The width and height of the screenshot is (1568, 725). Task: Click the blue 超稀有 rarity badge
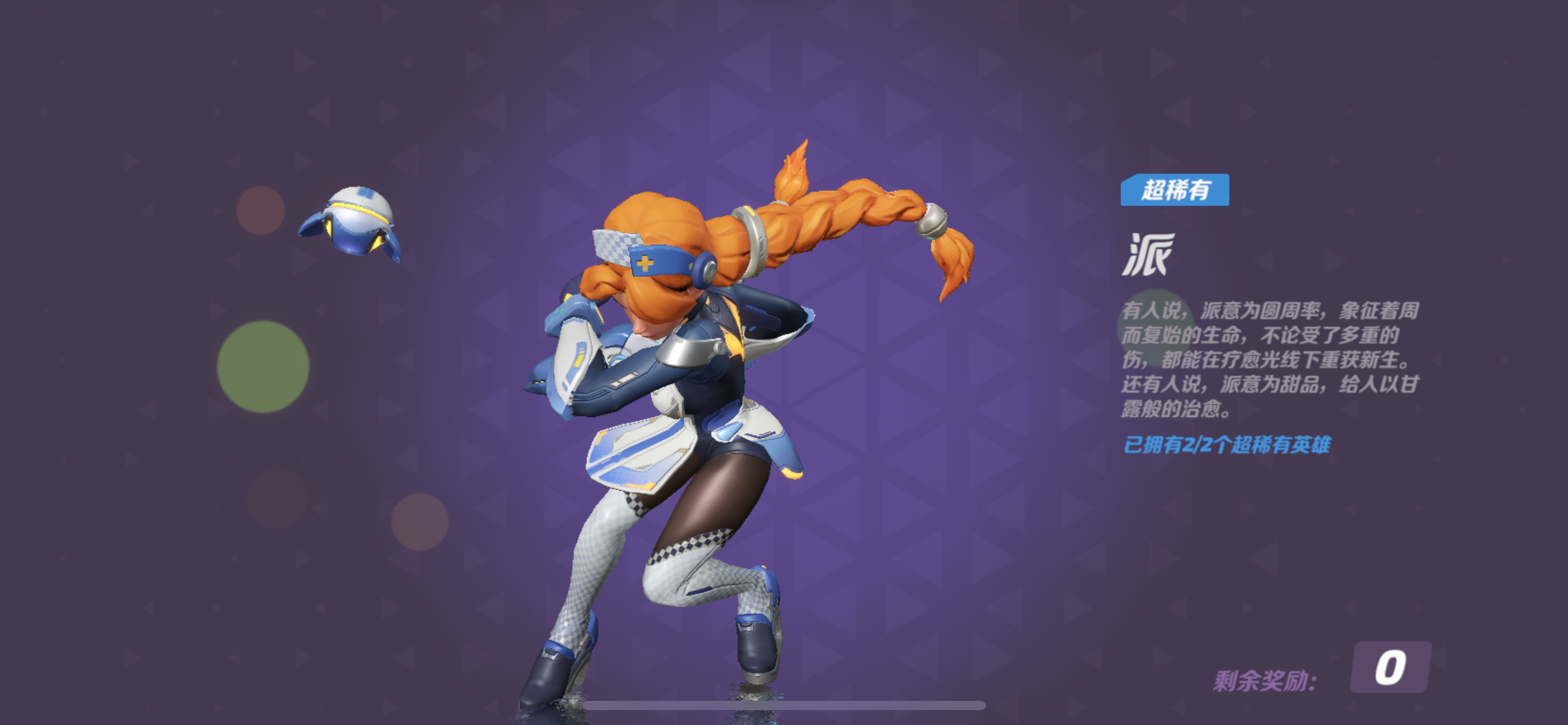pyautogui.click(x=1175, y=190)
